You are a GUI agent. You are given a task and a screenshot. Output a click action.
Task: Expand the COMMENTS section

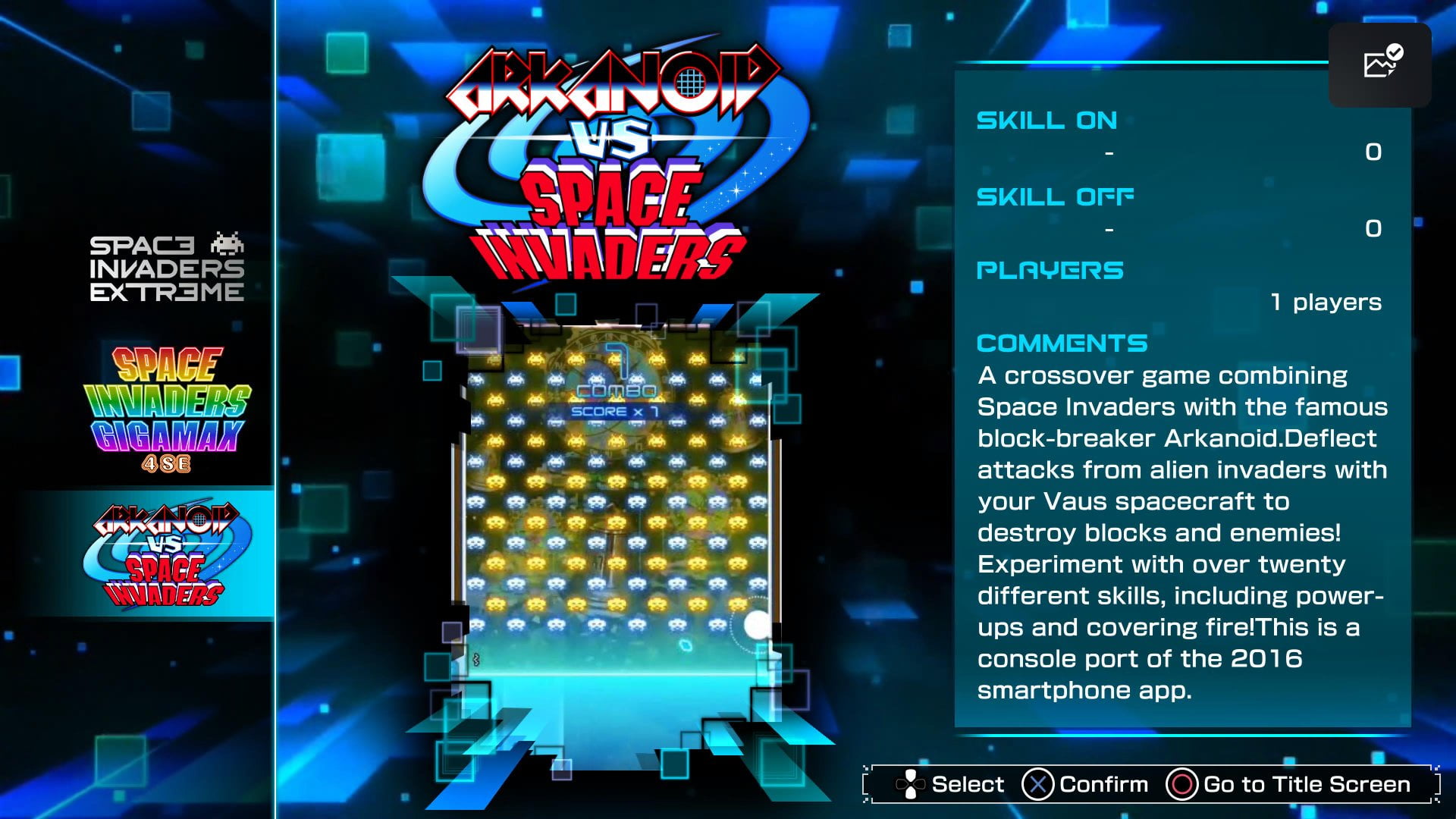click(1062, 343)
